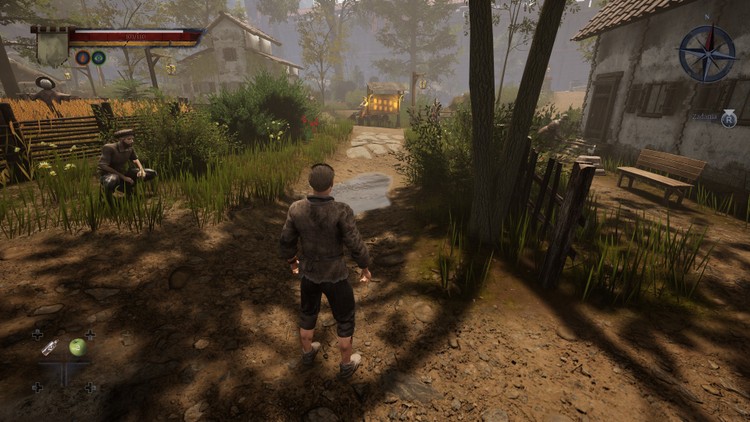Click the flame status effect icon
750x422 pixels.
click(x=82, y=58)
